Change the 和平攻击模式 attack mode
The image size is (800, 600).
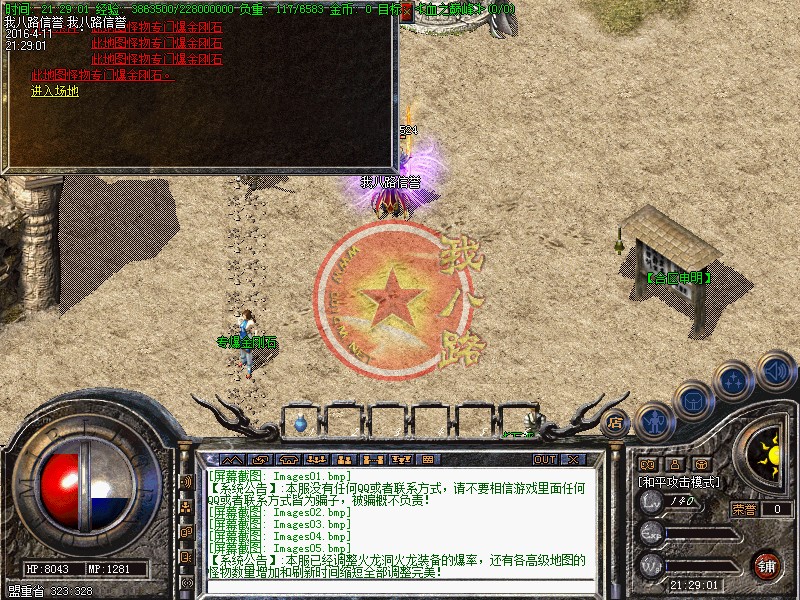[x=682, y=482]
